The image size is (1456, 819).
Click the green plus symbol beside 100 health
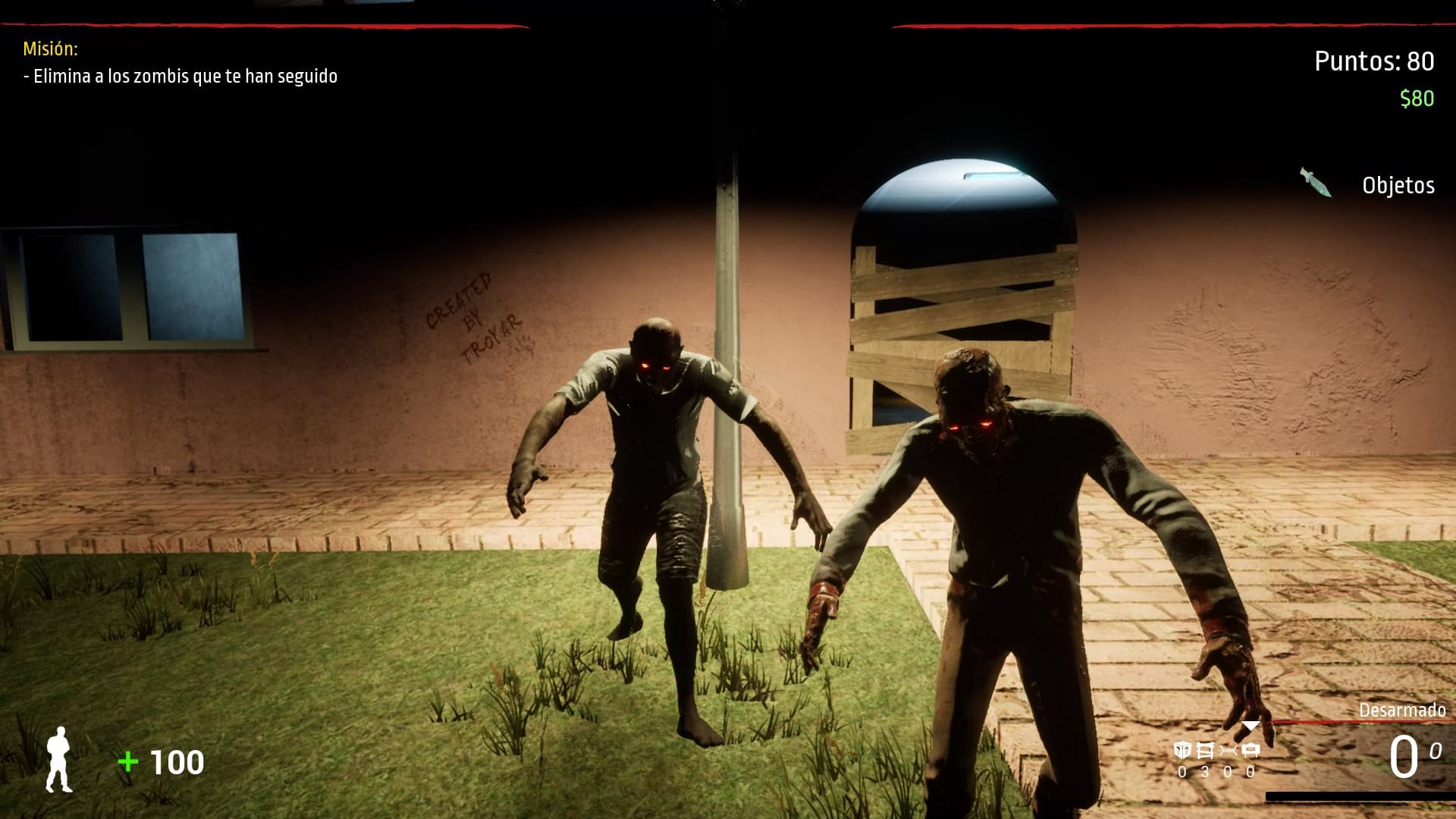pyautogui.click(x=127, y=758)
